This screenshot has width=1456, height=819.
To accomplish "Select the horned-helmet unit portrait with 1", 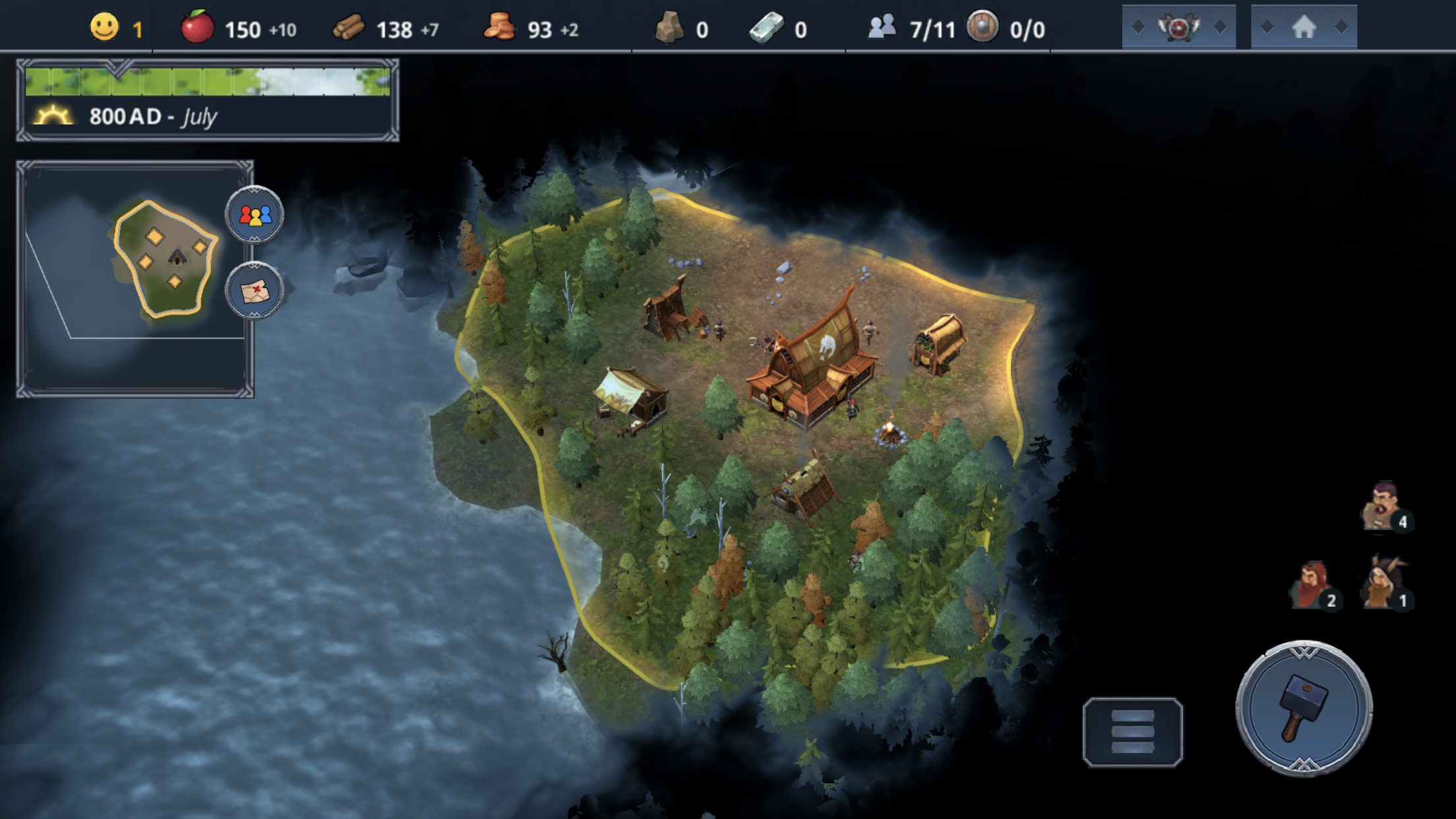I will click(1383, 584).
